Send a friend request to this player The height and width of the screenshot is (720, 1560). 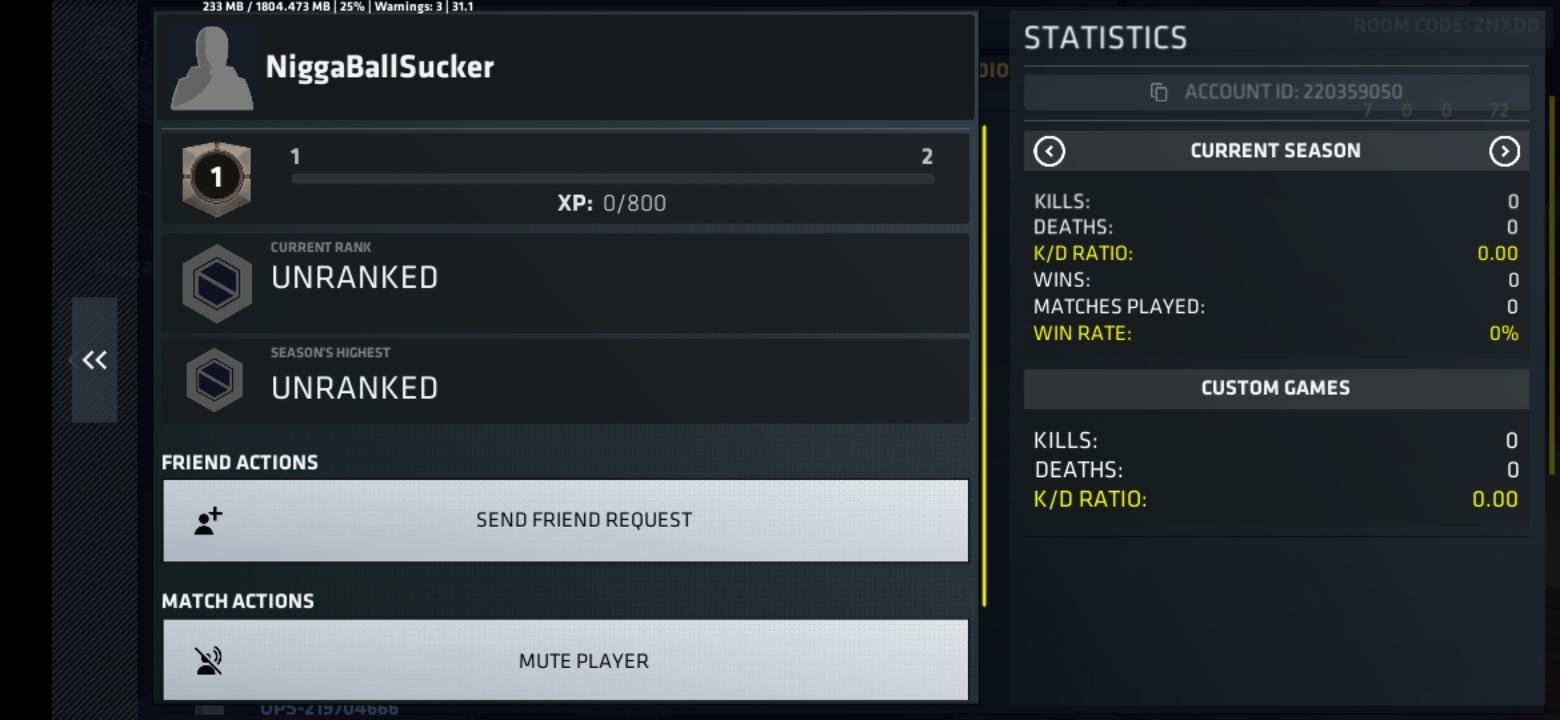(565, 520)
